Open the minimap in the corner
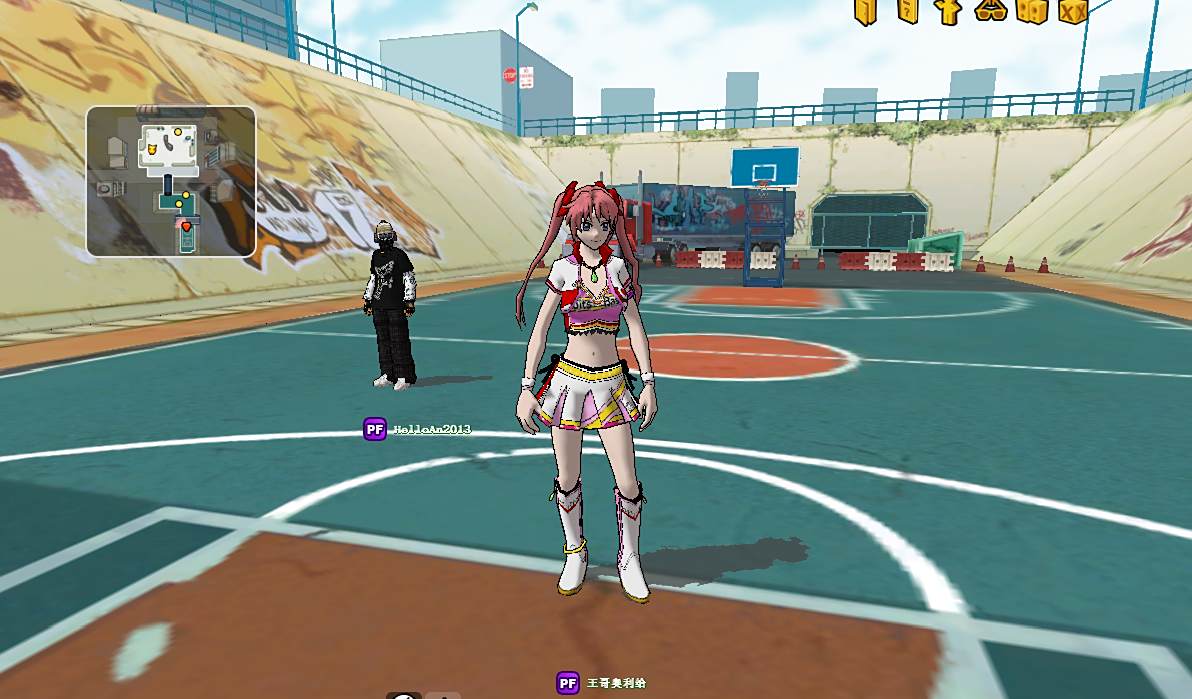 click(x=171, y=181)
